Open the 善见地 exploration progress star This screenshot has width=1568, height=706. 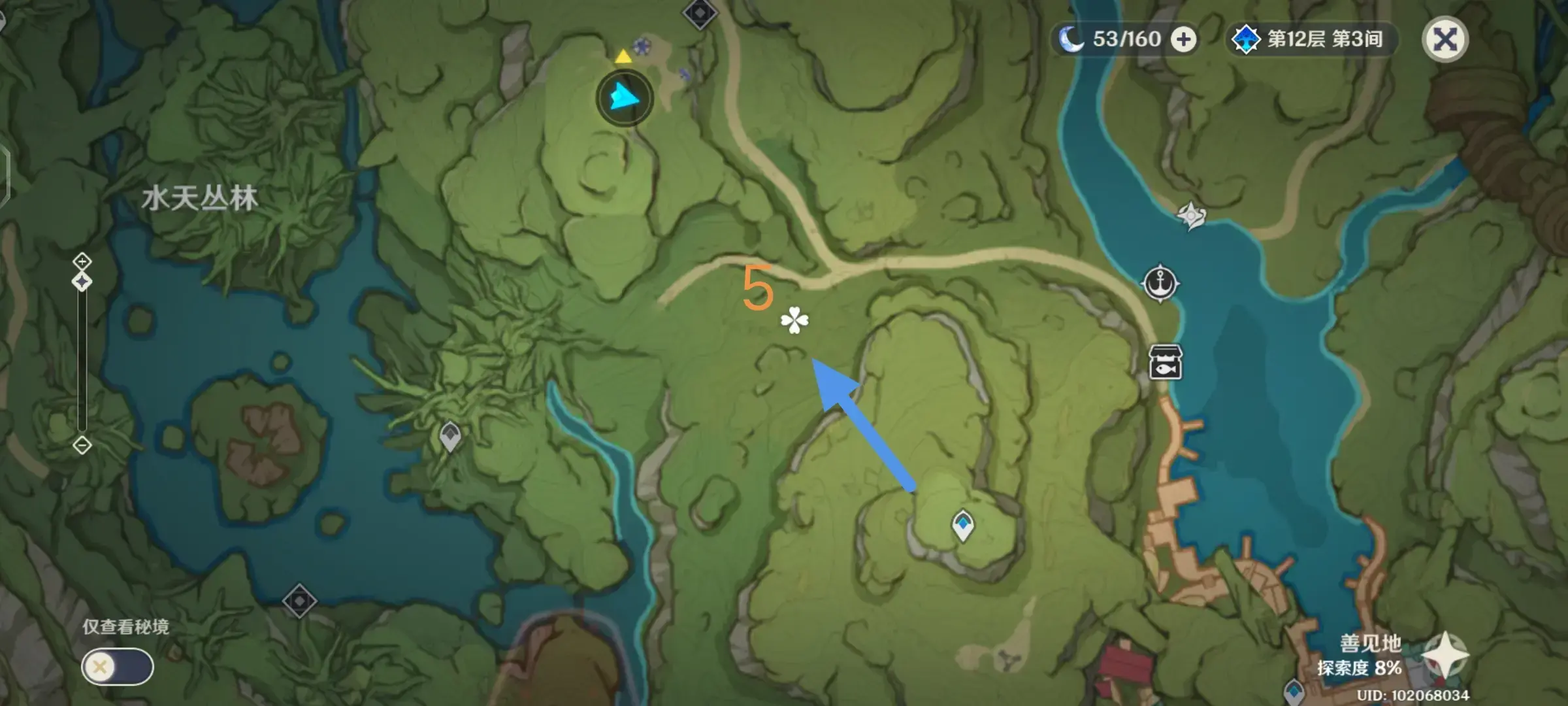1445,656
